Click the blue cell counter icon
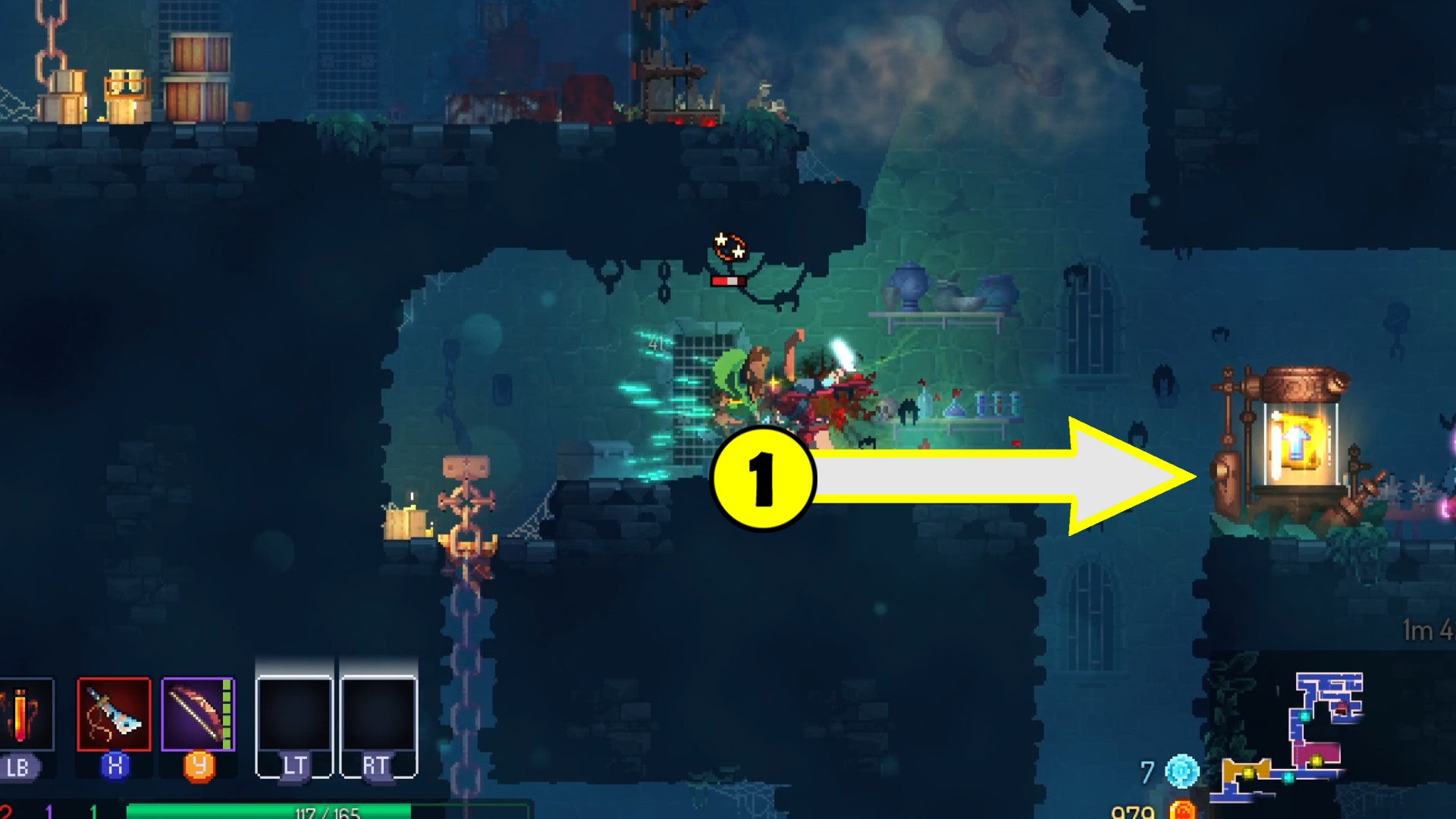This screenshot has height=819, width=1456. pyautogui.click(x=1183, y=772)
